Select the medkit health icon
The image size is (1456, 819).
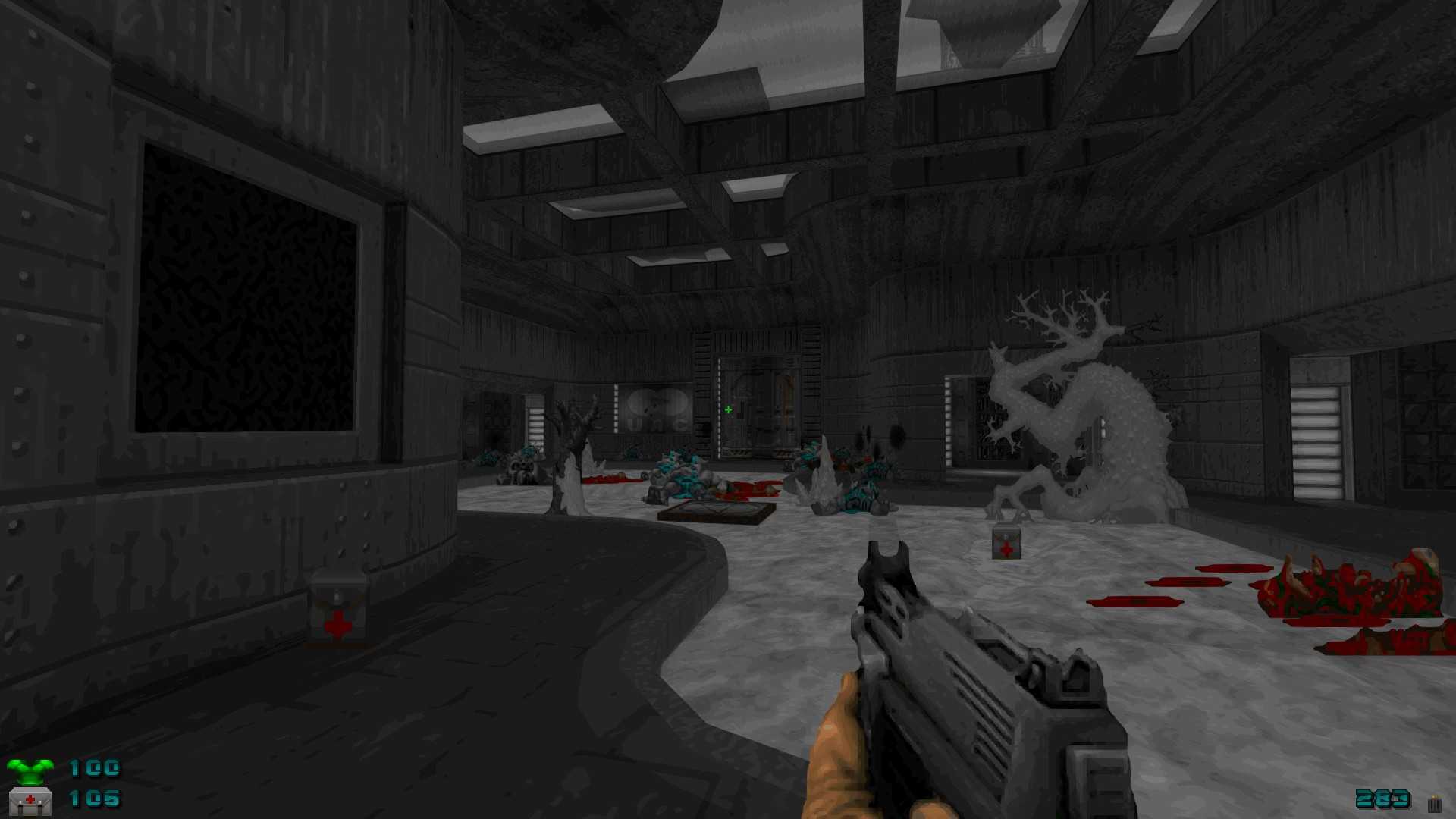(30, 801)
